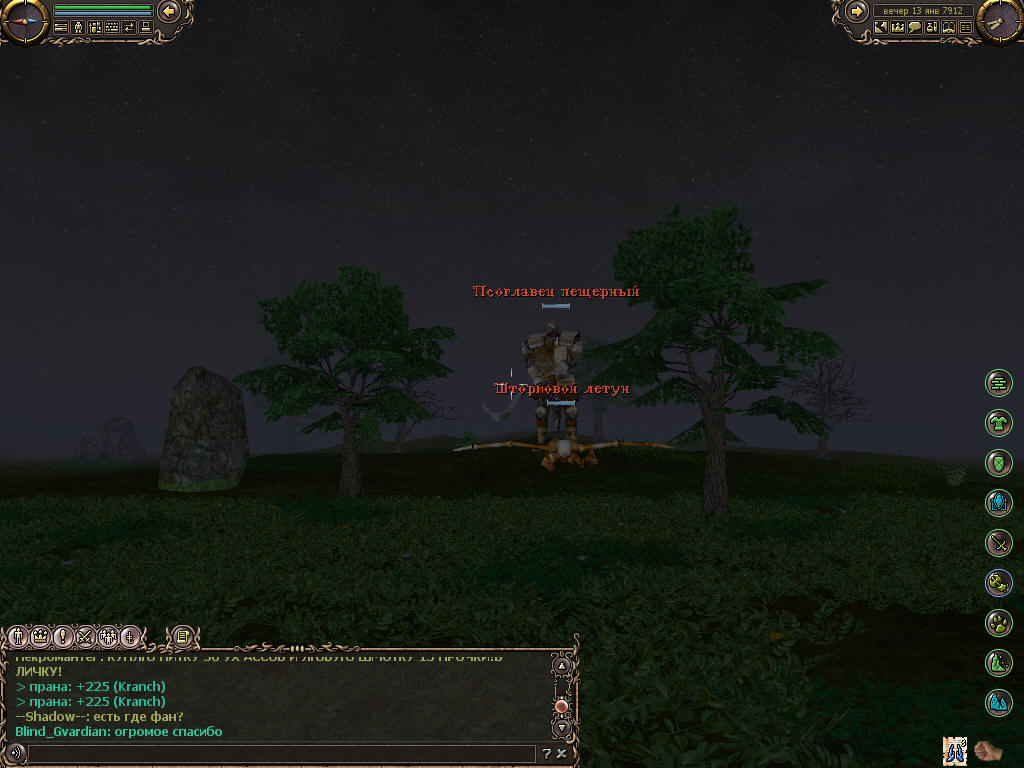Open the character figure icon in the top-left panel
The image size is (1024, 768).
point(78,28)
